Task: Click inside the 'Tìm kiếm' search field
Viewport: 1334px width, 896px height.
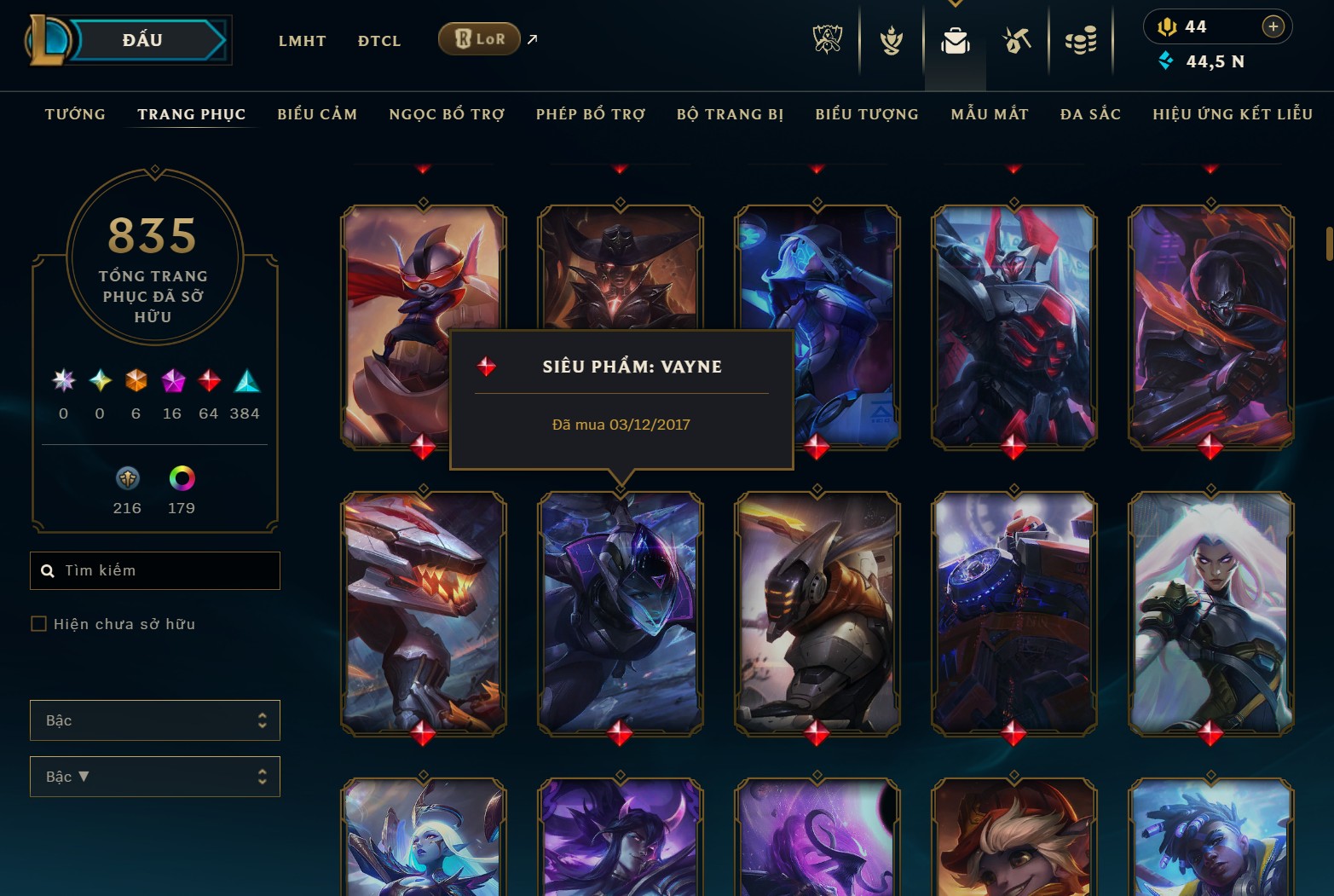Action: pyautogui.click(x=154, y=570)
